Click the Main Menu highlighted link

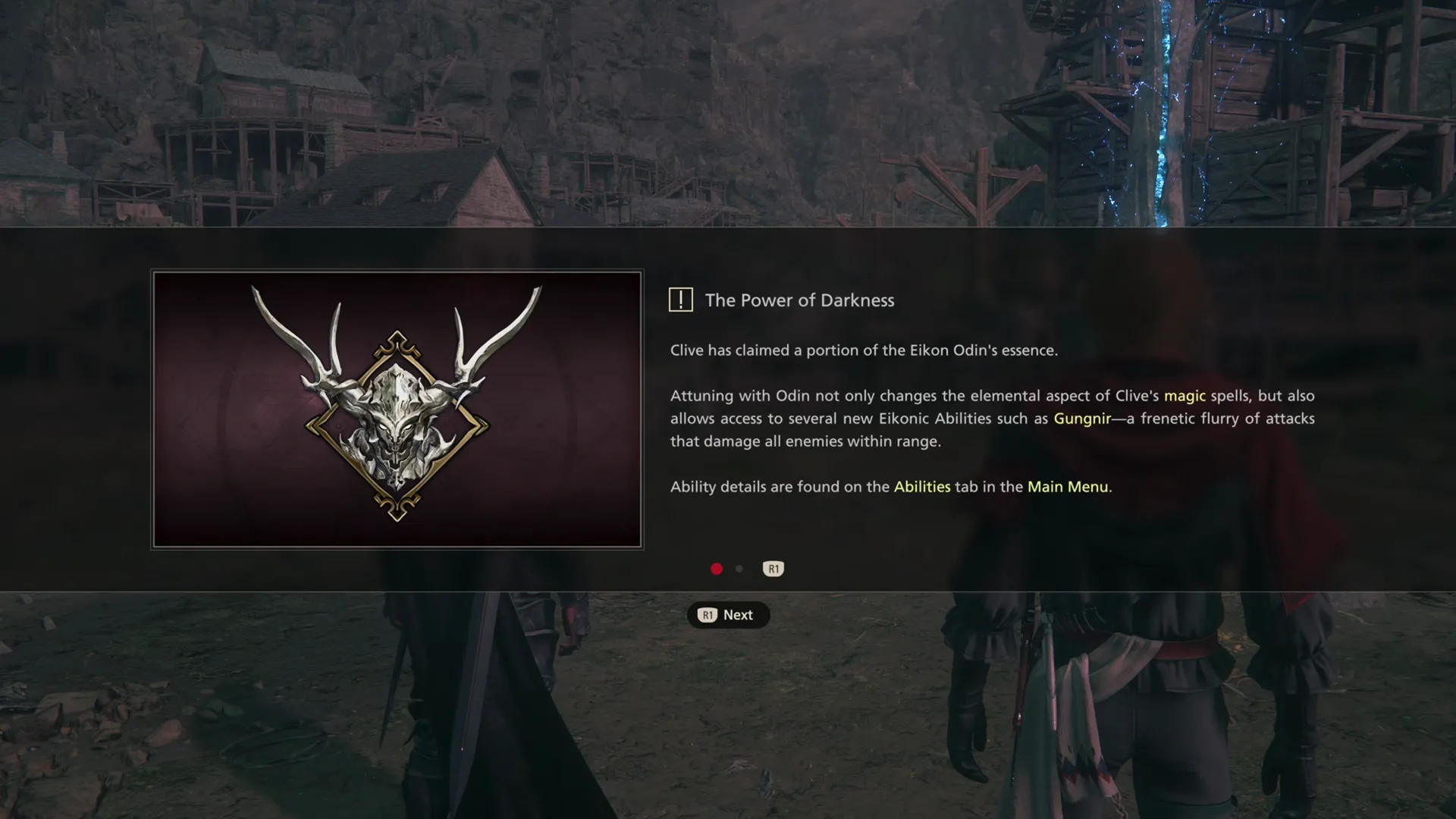pos(1068,487)
